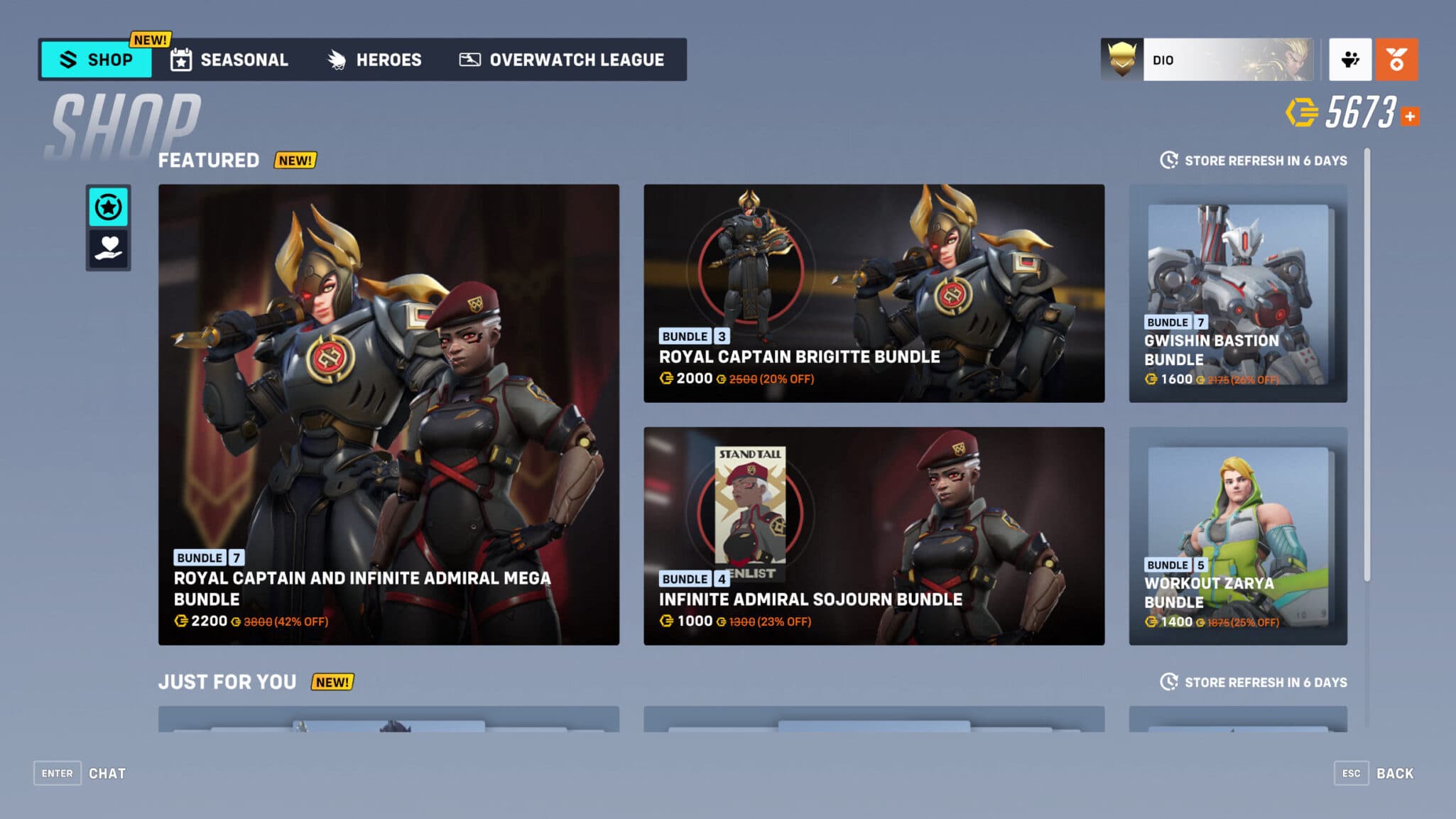The width and height of the screenshot is (1456, 819).
Task: Click DIO's player portrait icon
Action: tap(1121, 60)
